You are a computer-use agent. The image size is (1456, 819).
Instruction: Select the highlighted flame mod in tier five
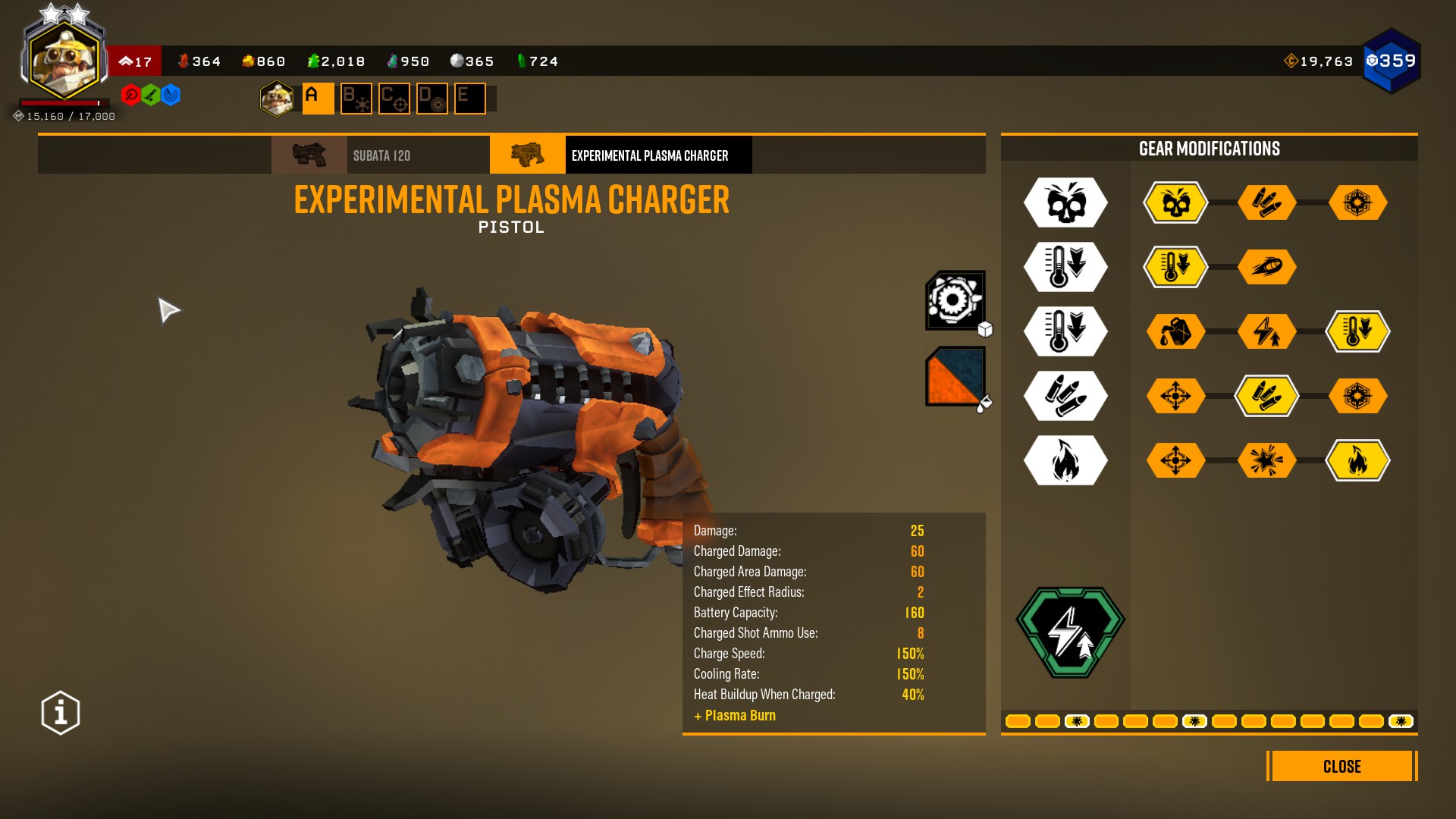(1357, 460)
